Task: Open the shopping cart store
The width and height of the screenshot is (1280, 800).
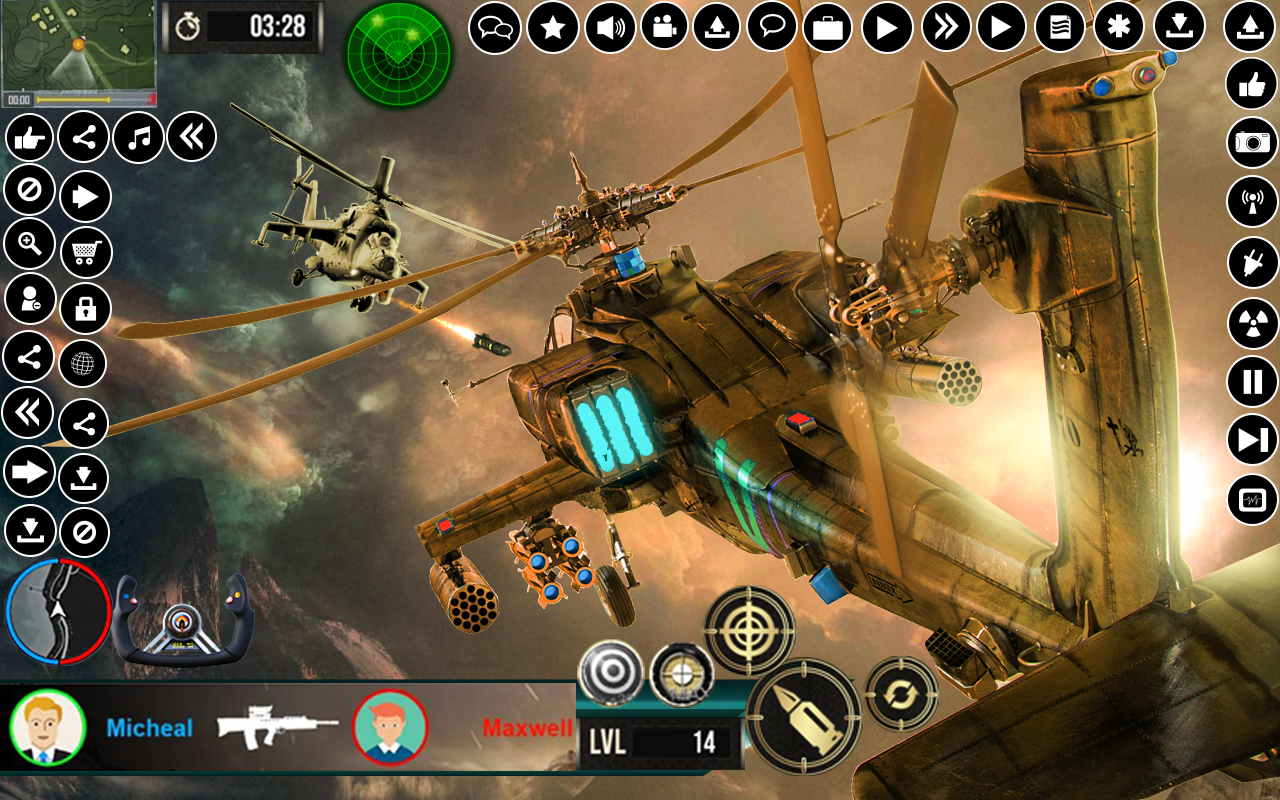Action: point(84,252)
